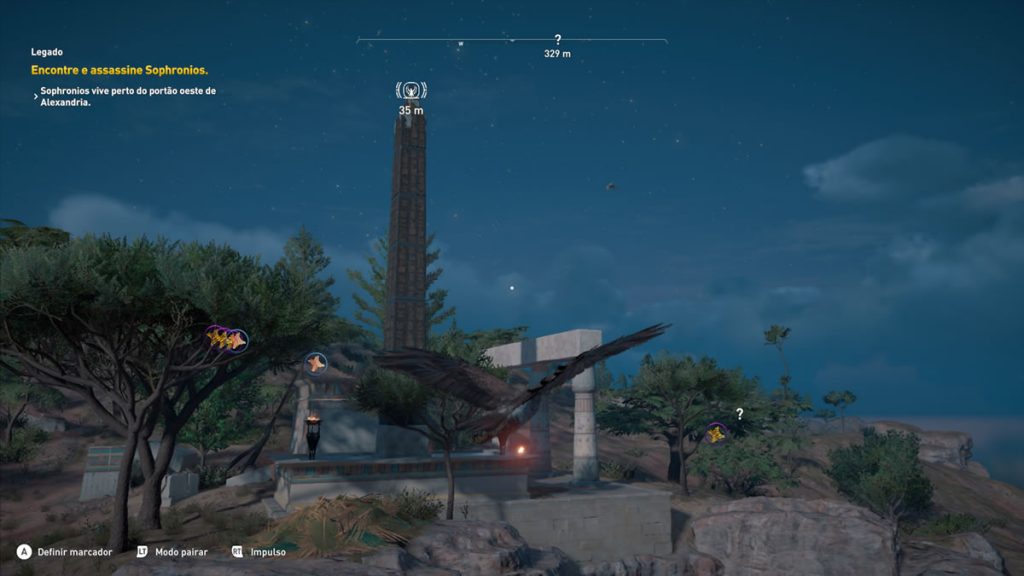Select the synchronization point marker at 35 m
1024x576 pixels.
click(x=411, y=92)
